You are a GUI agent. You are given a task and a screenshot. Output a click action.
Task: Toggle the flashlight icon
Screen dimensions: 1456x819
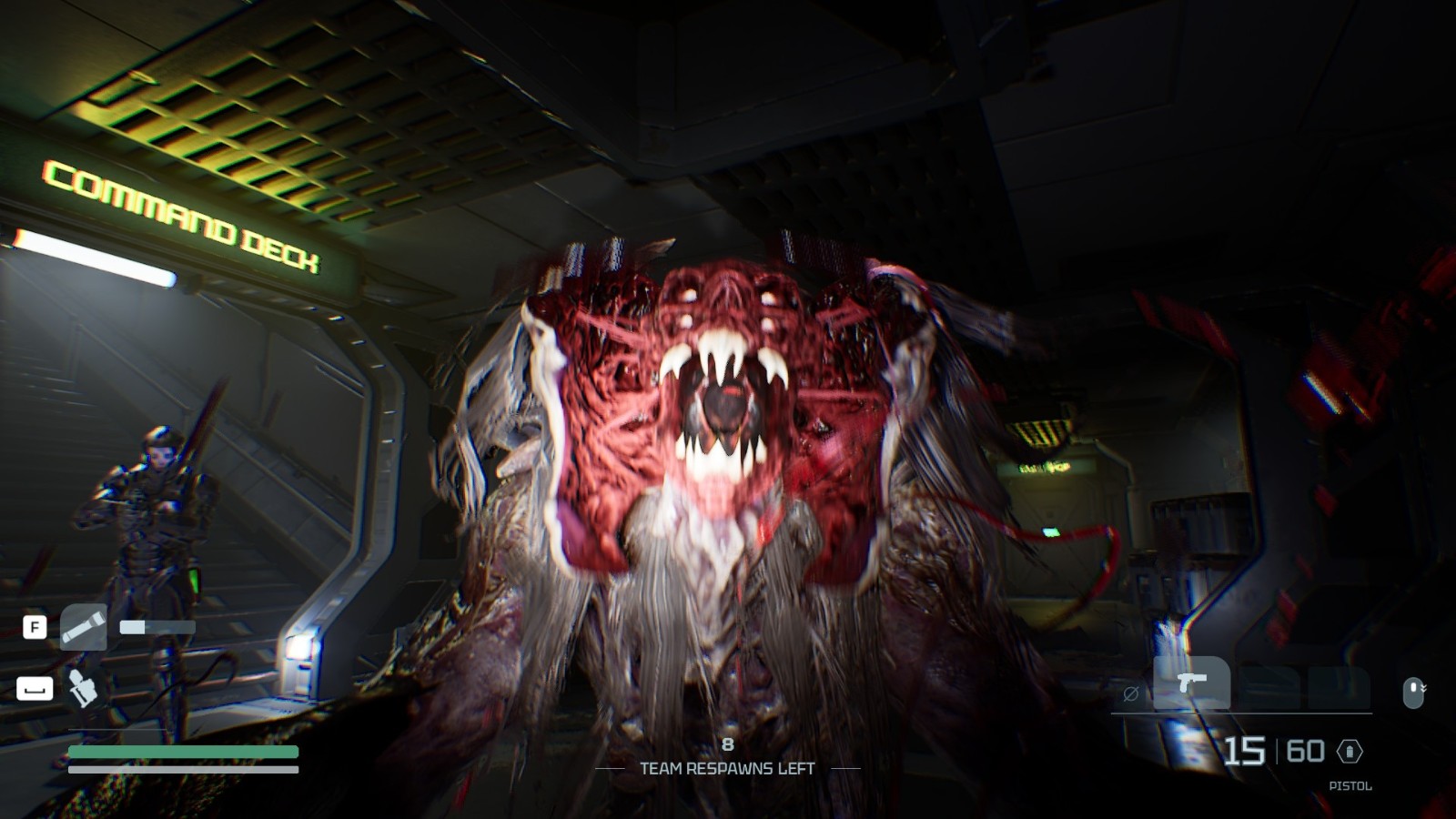point(83,627)
